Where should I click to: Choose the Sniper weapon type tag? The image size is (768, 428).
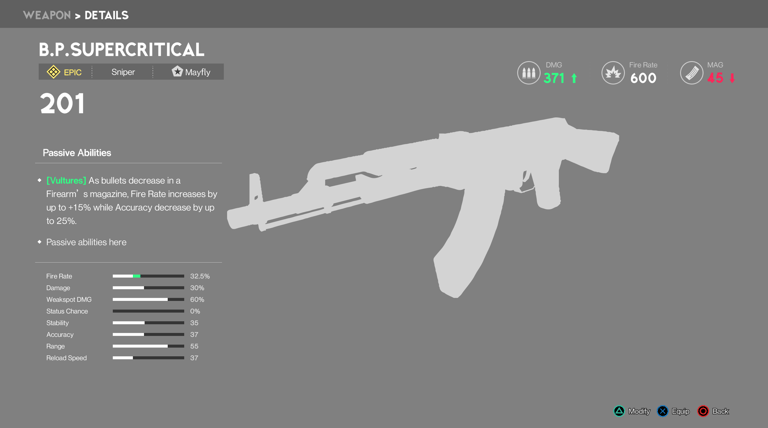[x=123, y=72]
